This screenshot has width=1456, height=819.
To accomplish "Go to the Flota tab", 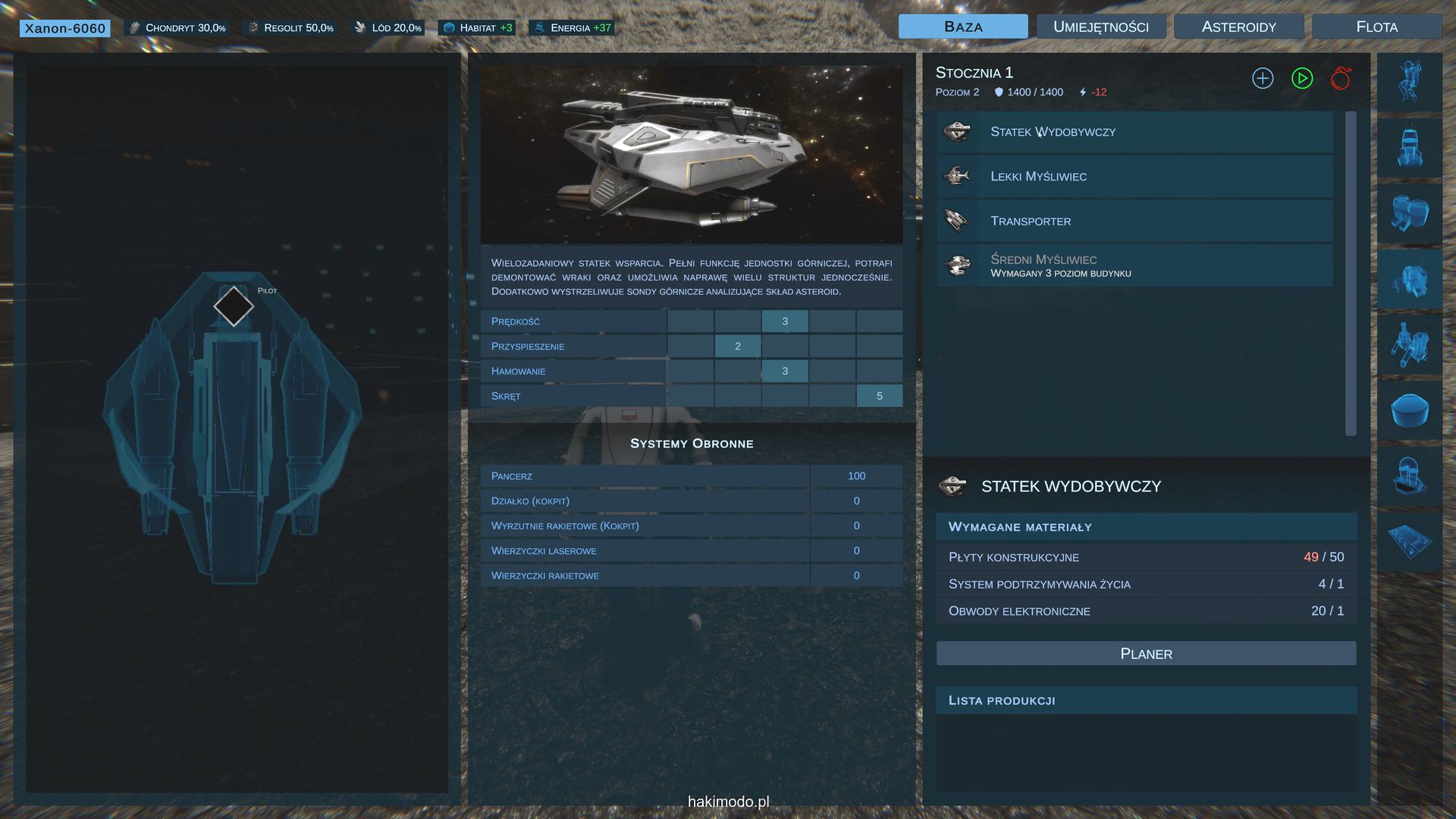I will tap(1376, 27).
